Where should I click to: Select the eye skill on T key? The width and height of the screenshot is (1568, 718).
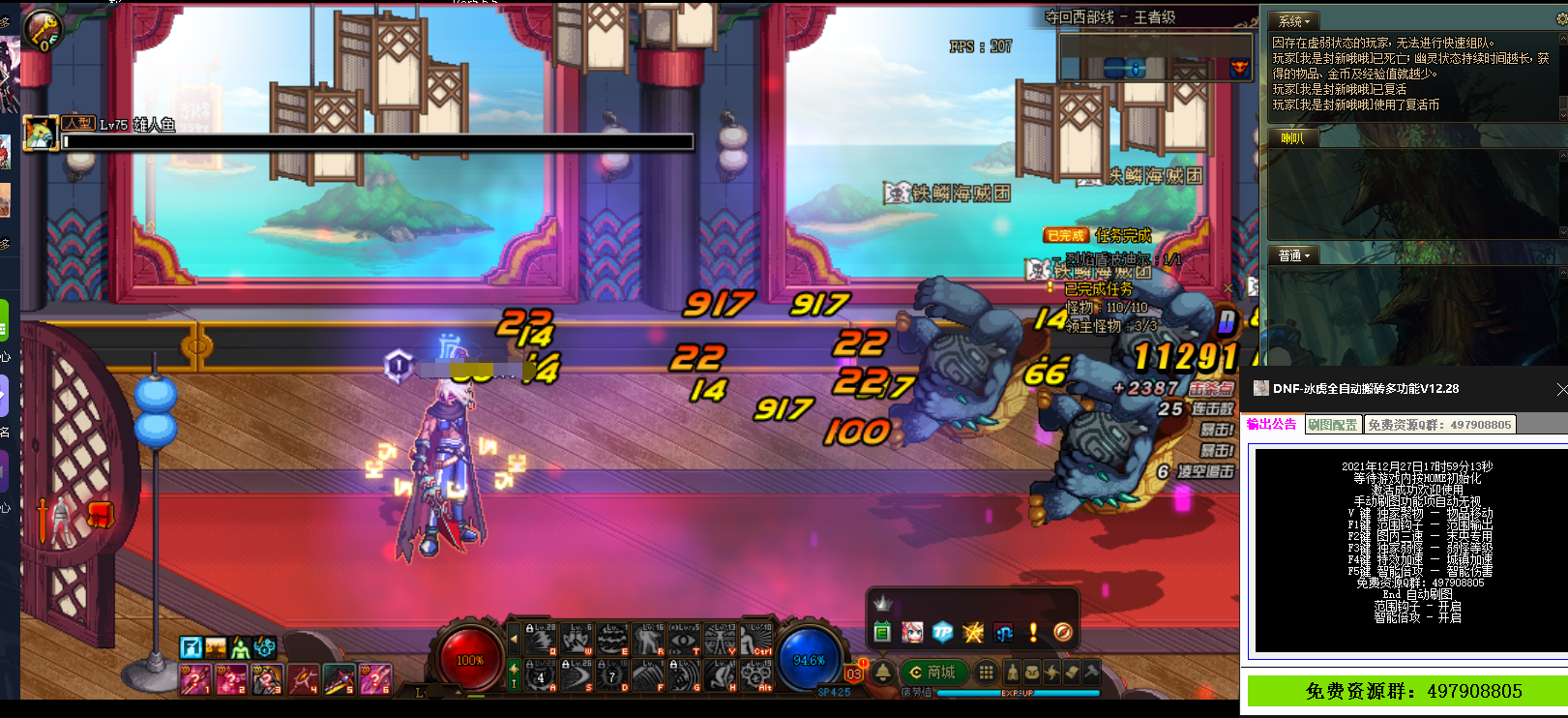[x=684, y=640]
